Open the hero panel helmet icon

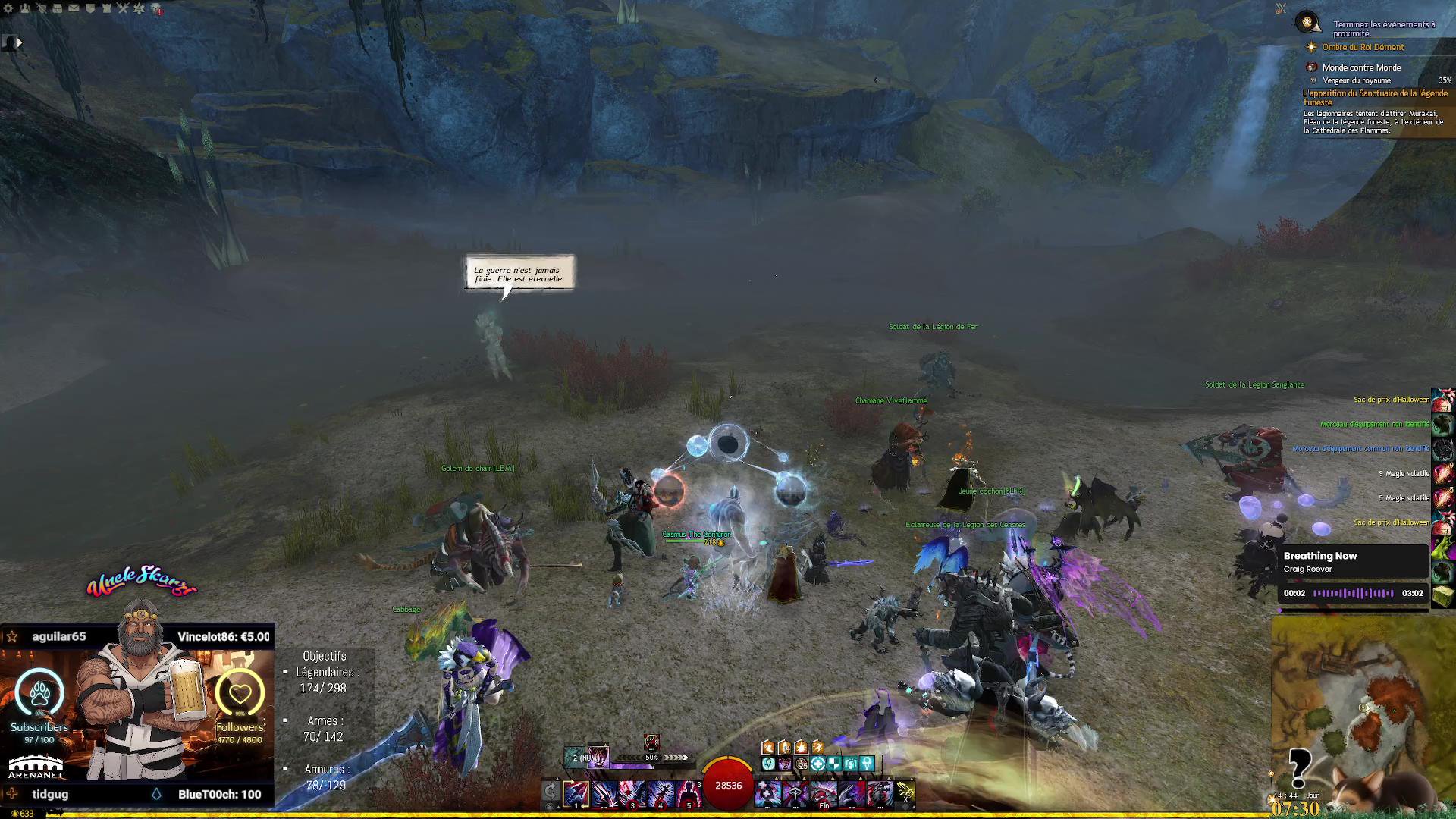point(41,8)
